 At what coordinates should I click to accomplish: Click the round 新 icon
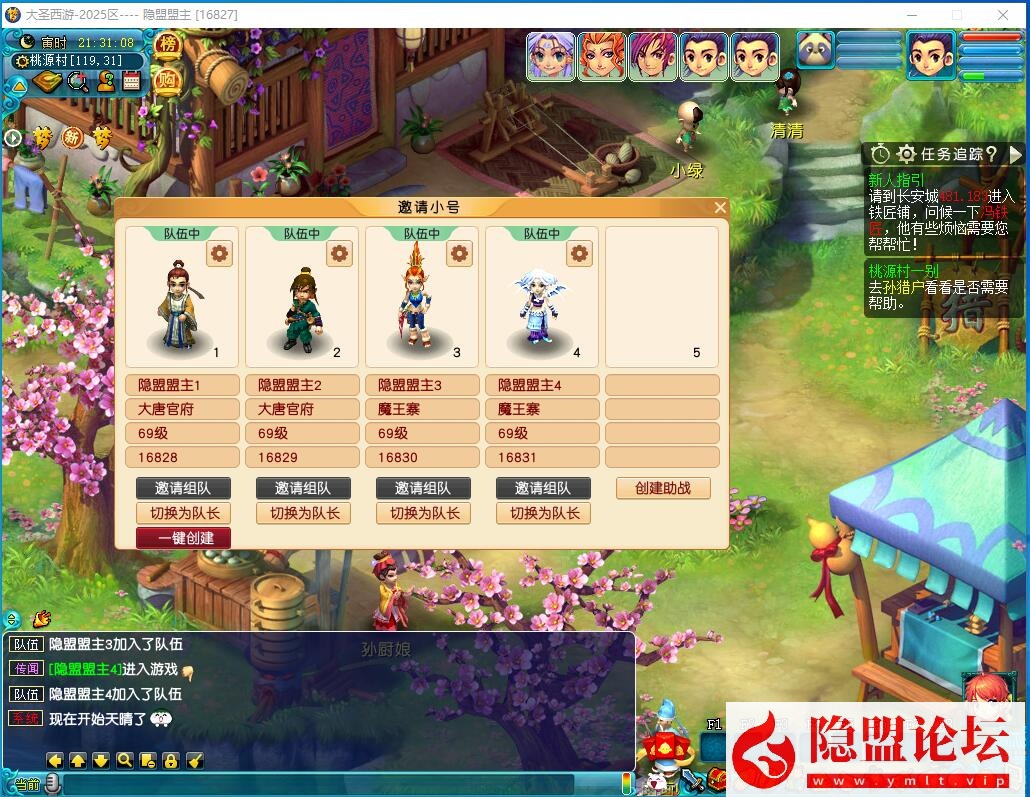coord(73,138)
